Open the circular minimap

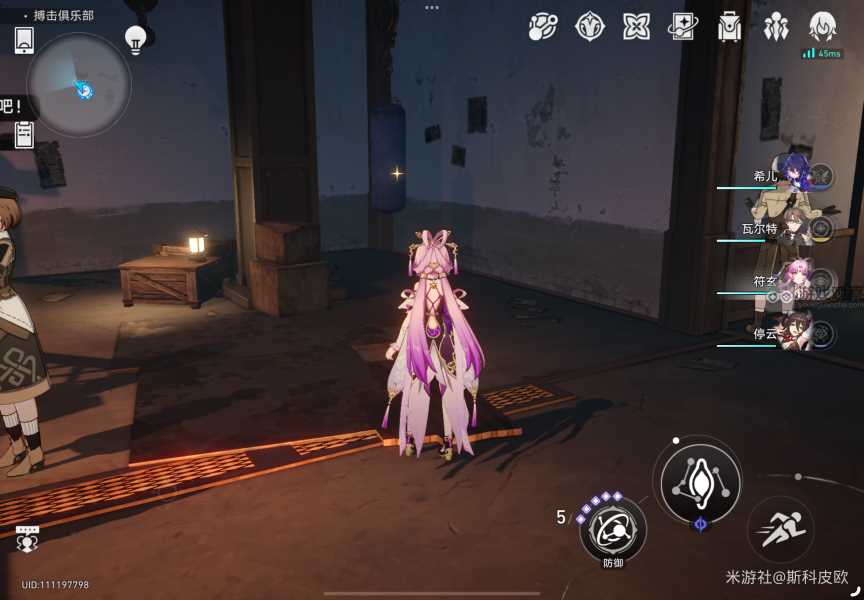78,85
